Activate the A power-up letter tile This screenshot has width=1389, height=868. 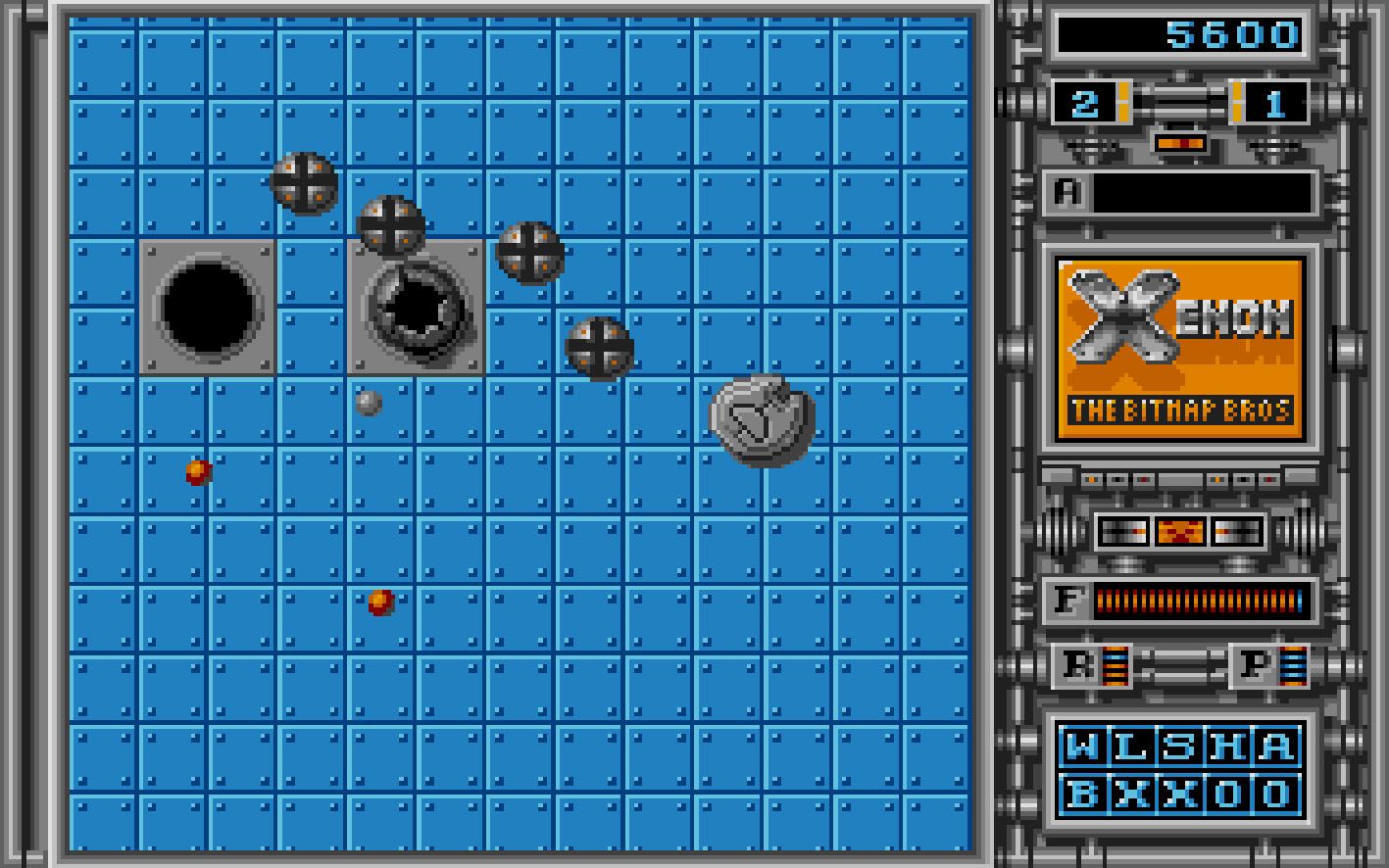point(1274,747)
